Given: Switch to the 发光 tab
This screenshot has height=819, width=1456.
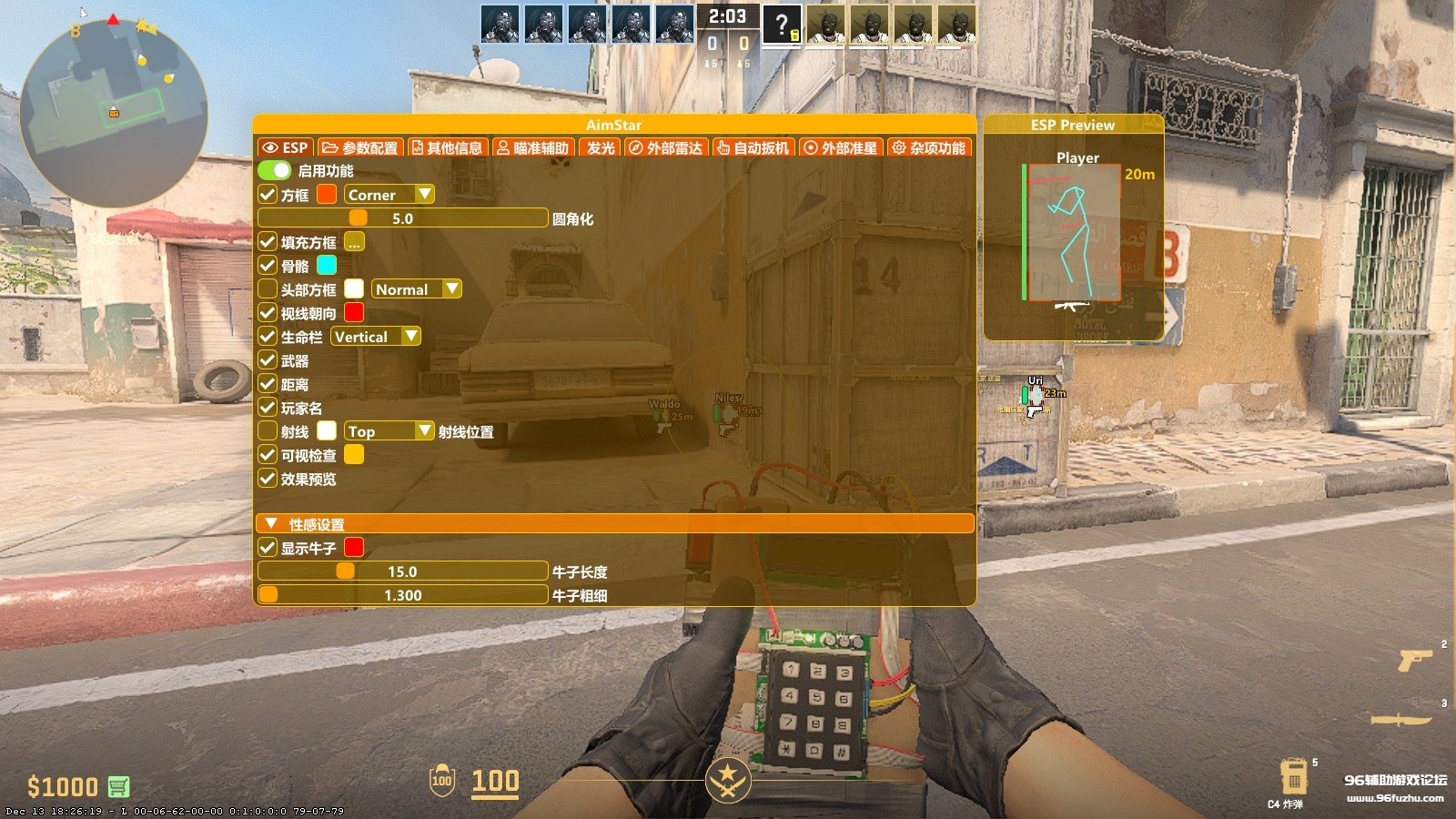Looking at the screenshot, I should pos(598,147).
